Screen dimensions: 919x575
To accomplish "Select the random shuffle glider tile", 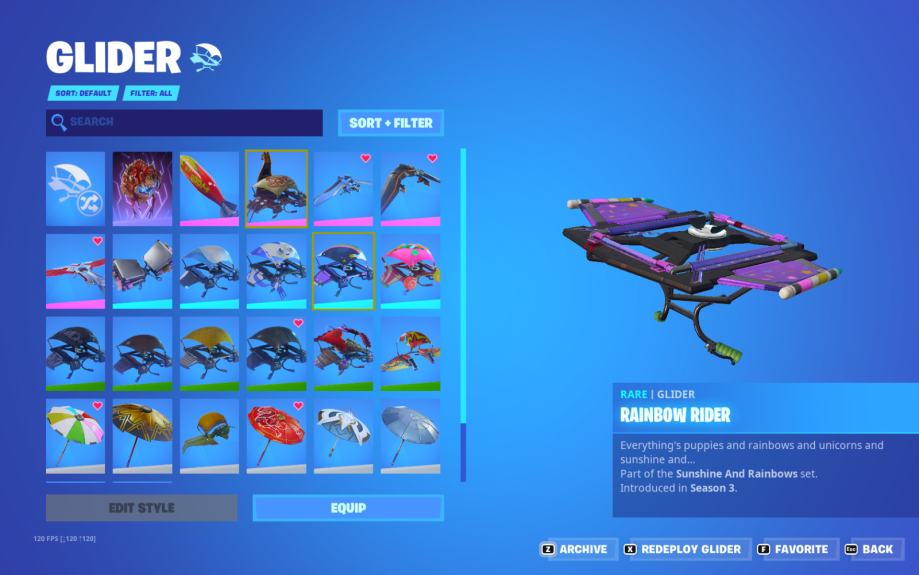I will pyautogui.click(x=75, y=189).
